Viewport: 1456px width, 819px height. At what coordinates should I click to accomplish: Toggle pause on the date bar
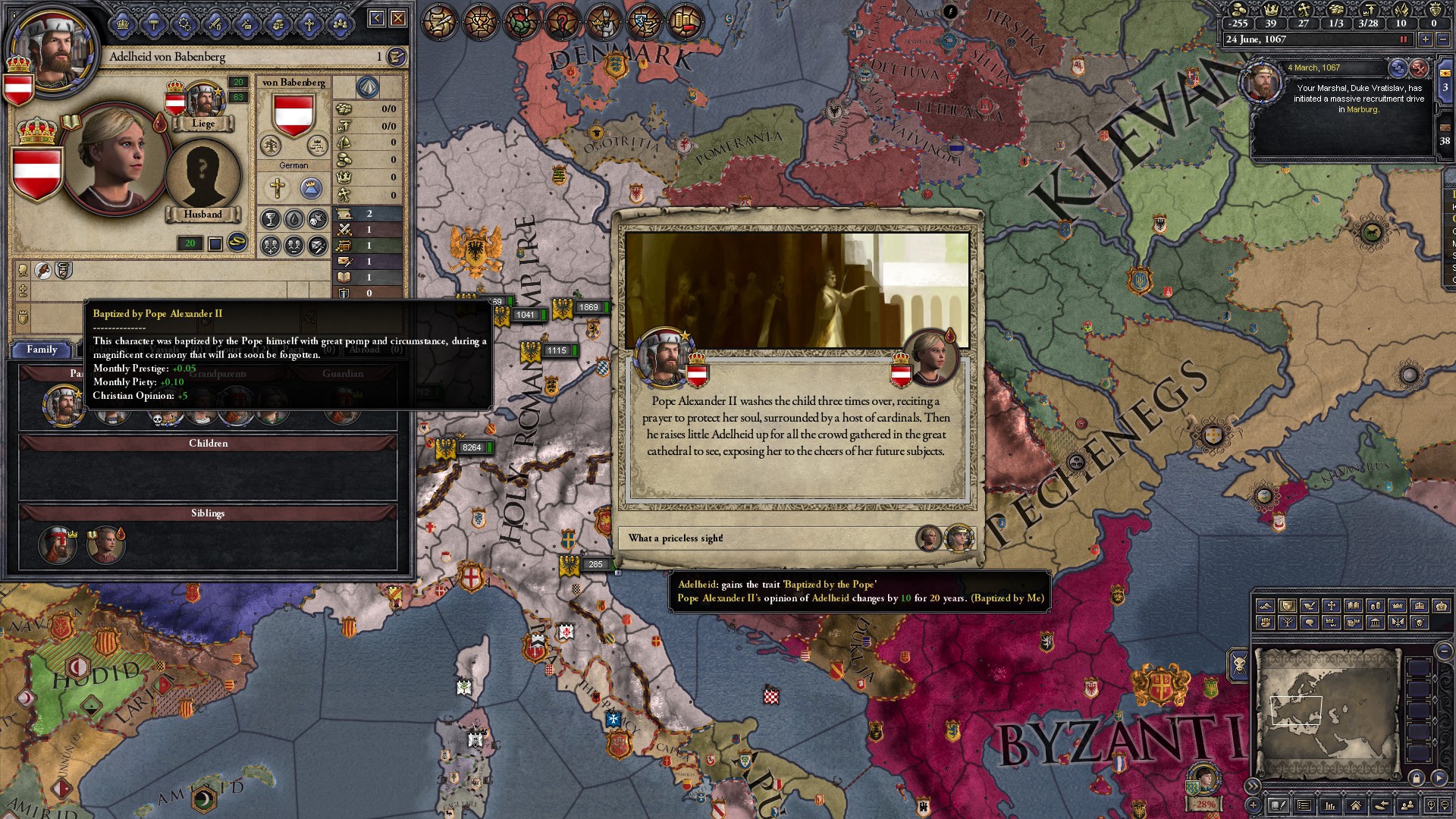[x=1403, y=39]
